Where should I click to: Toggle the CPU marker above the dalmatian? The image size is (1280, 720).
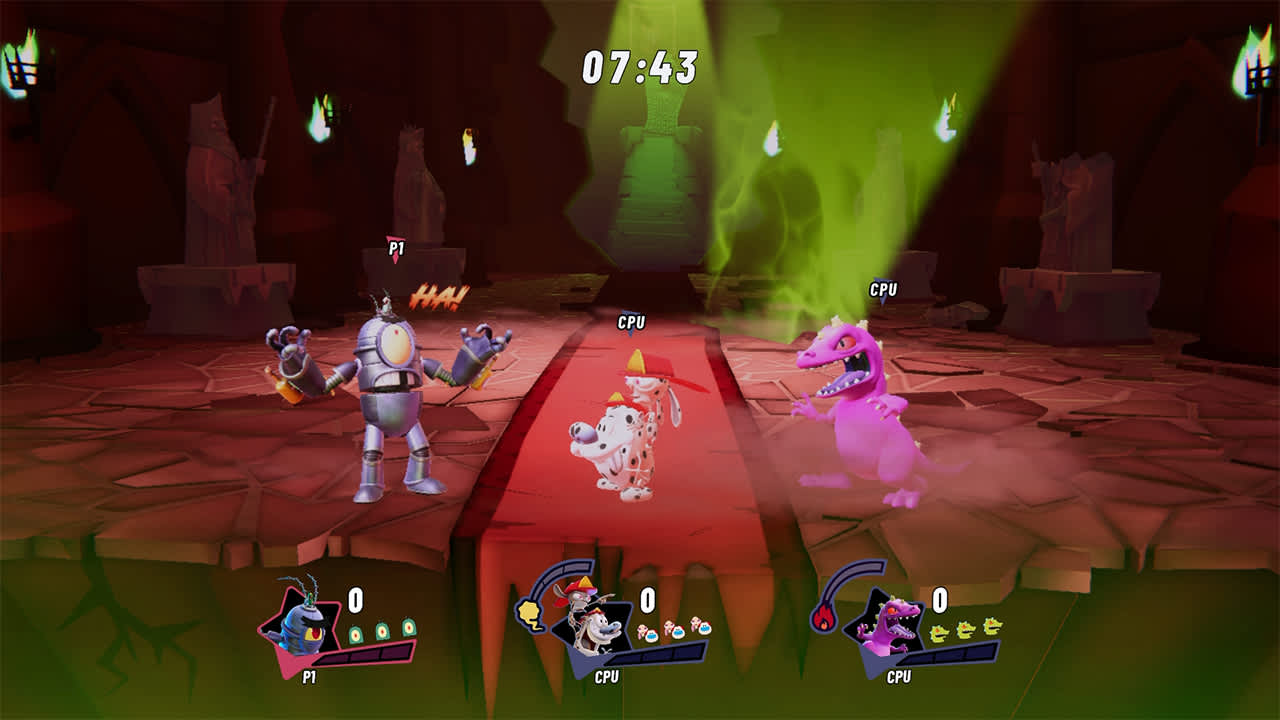point(629,324)
